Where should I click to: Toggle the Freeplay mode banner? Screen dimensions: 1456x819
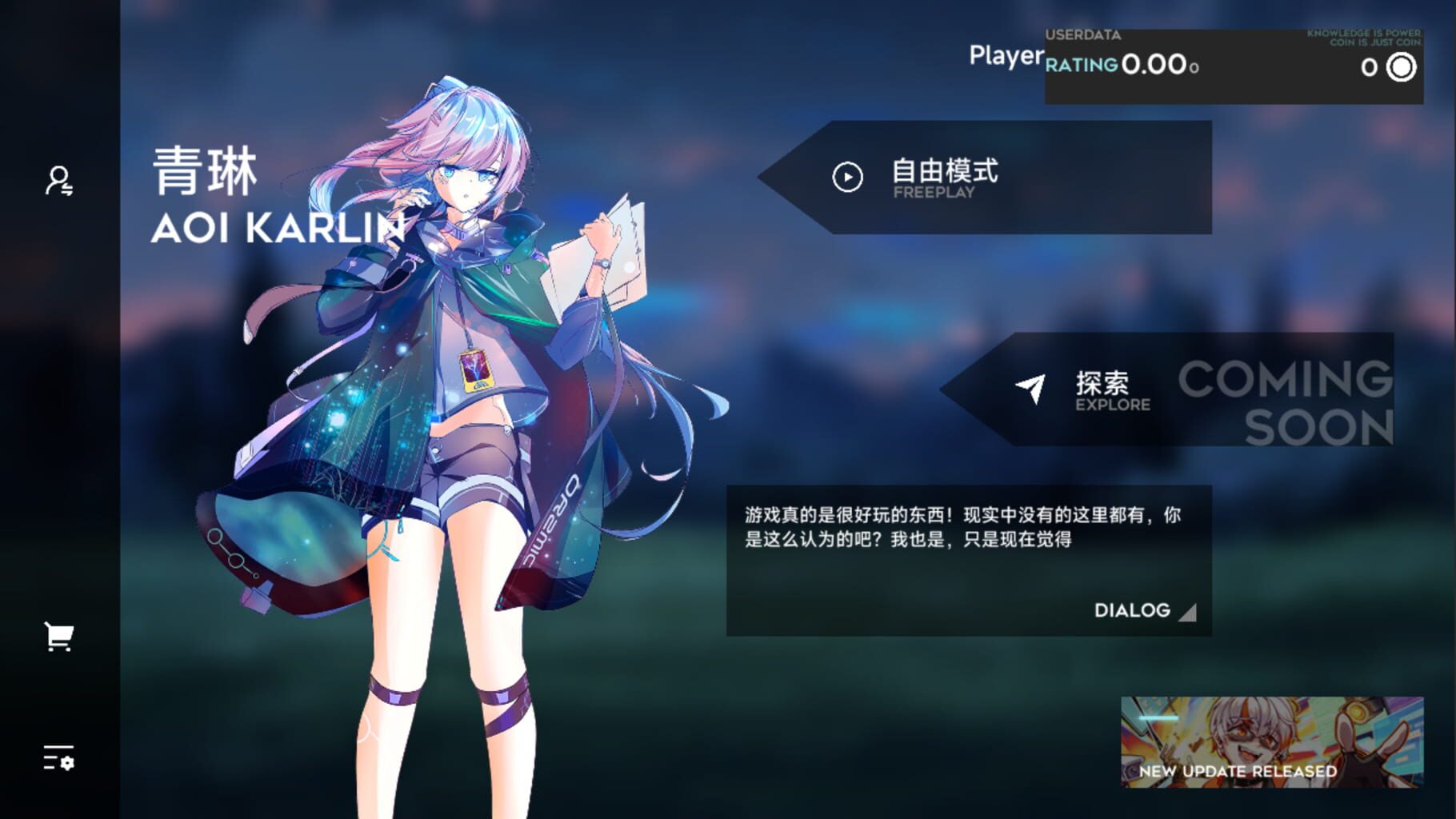[984, 178]
